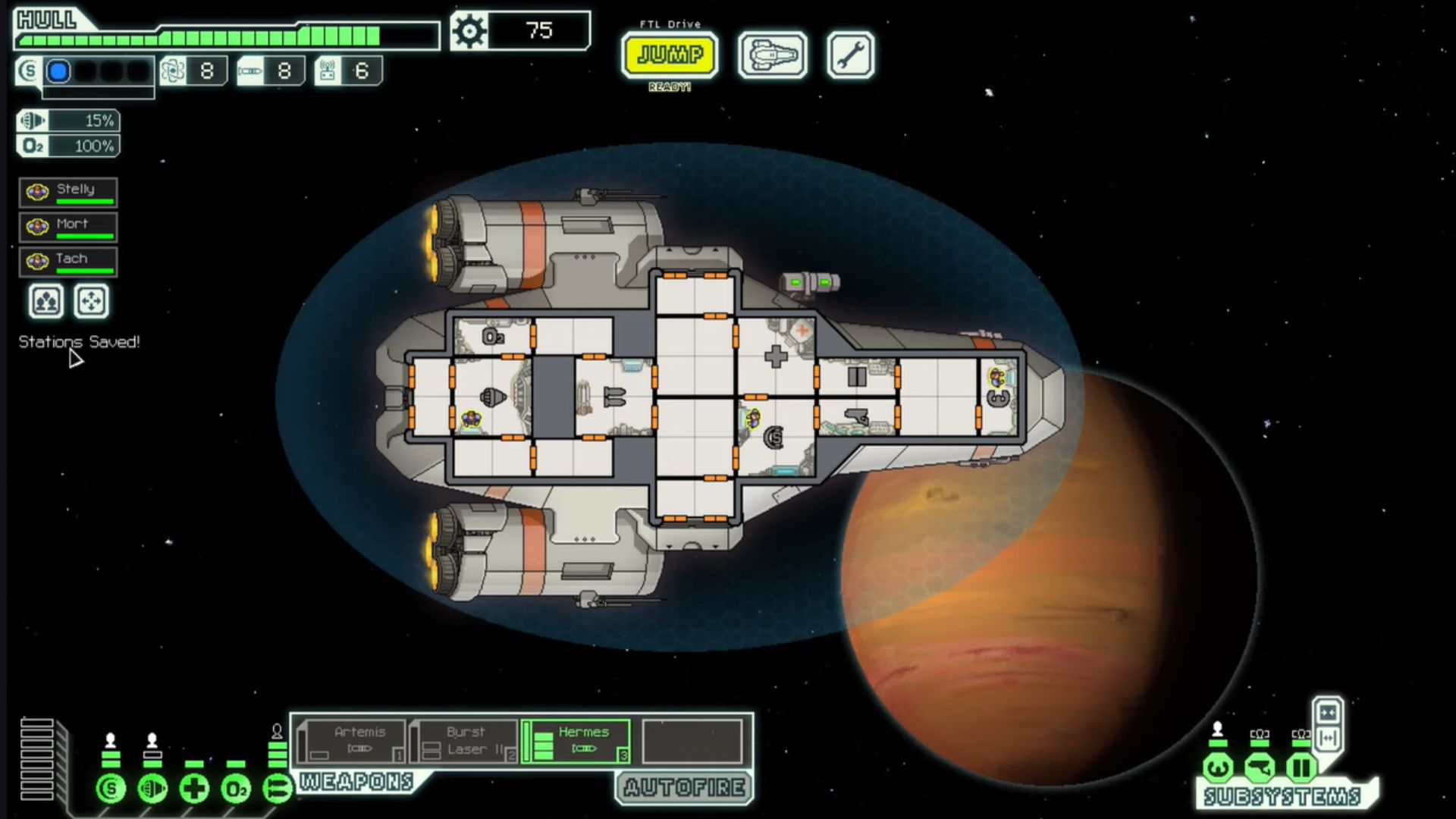Select crew member Mort

click(68, 227)
